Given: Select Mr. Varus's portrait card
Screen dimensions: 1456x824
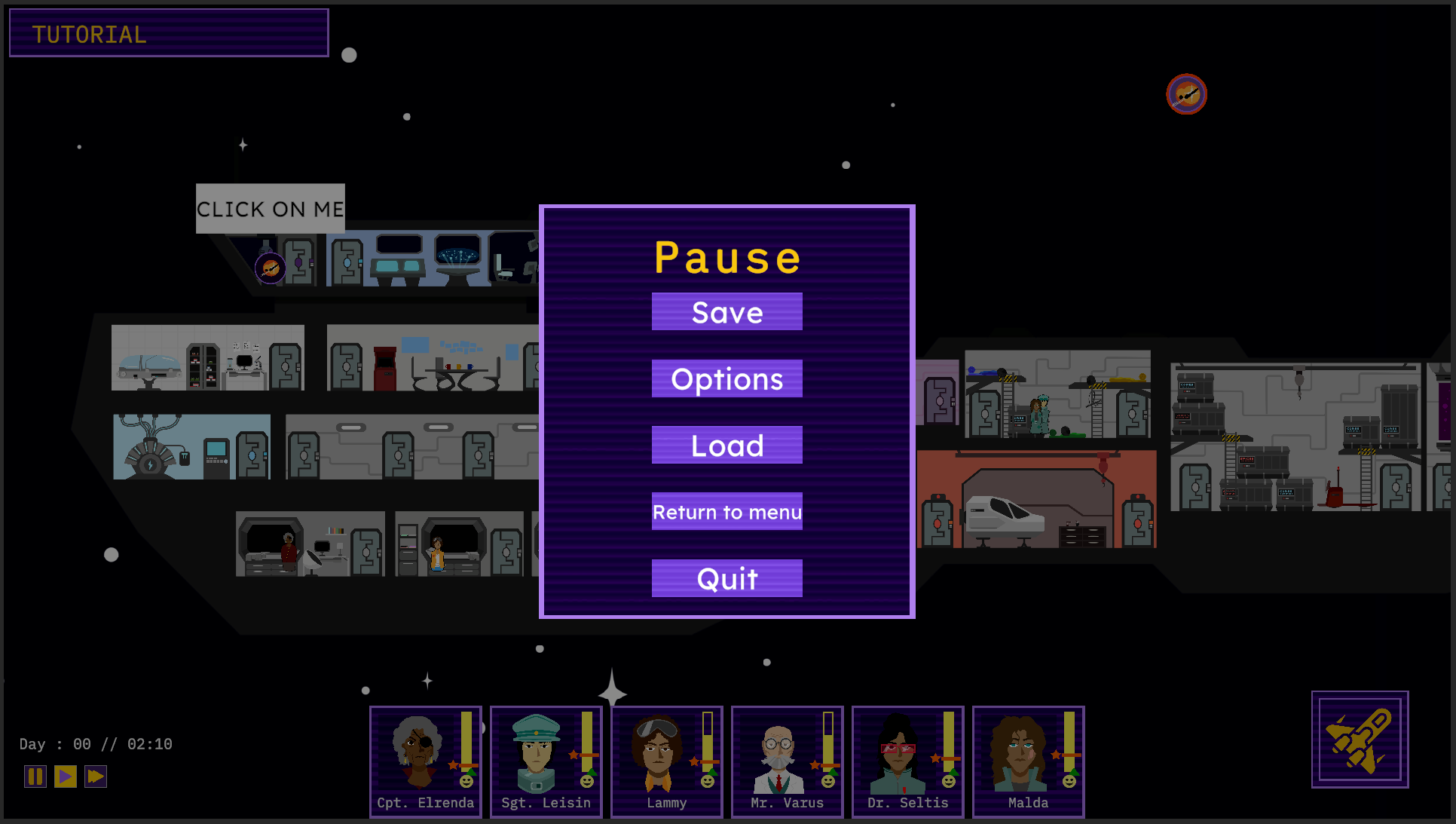Looking at the screenshot, I should (x=787, y=761).
